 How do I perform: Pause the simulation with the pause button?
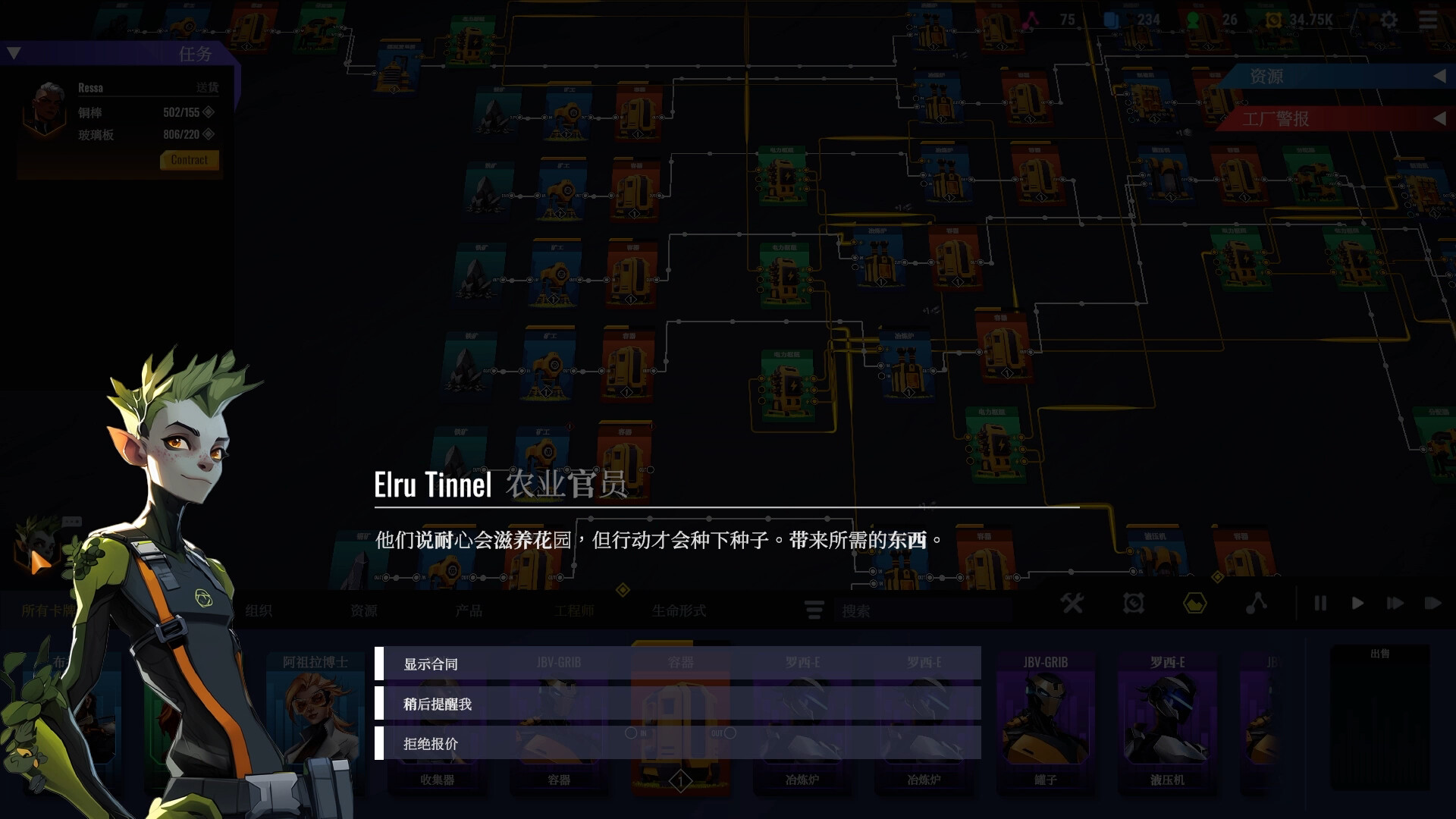(1319, 604)
